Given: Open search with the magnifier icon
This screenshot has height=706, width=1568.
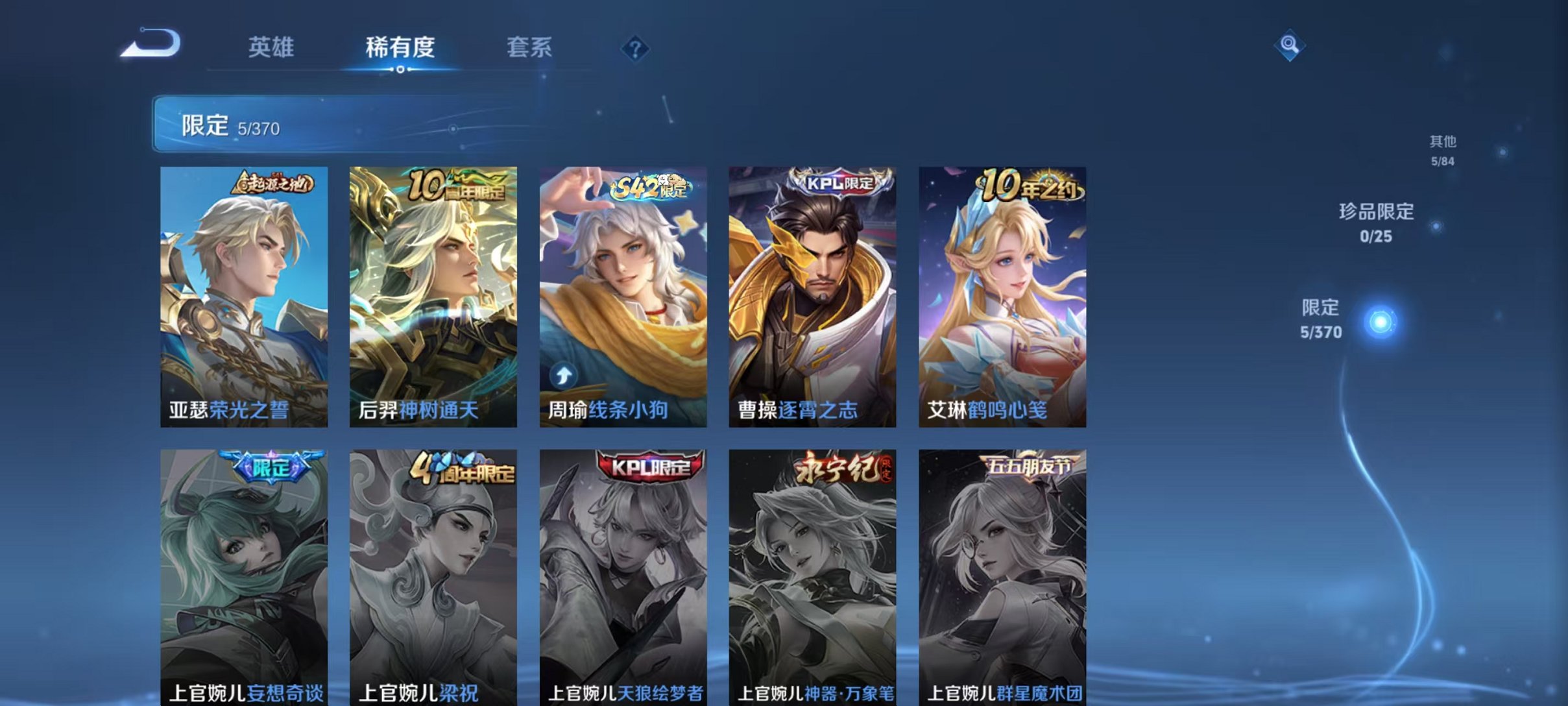Looking at the screenshot, I should (x=1291, y=46).
